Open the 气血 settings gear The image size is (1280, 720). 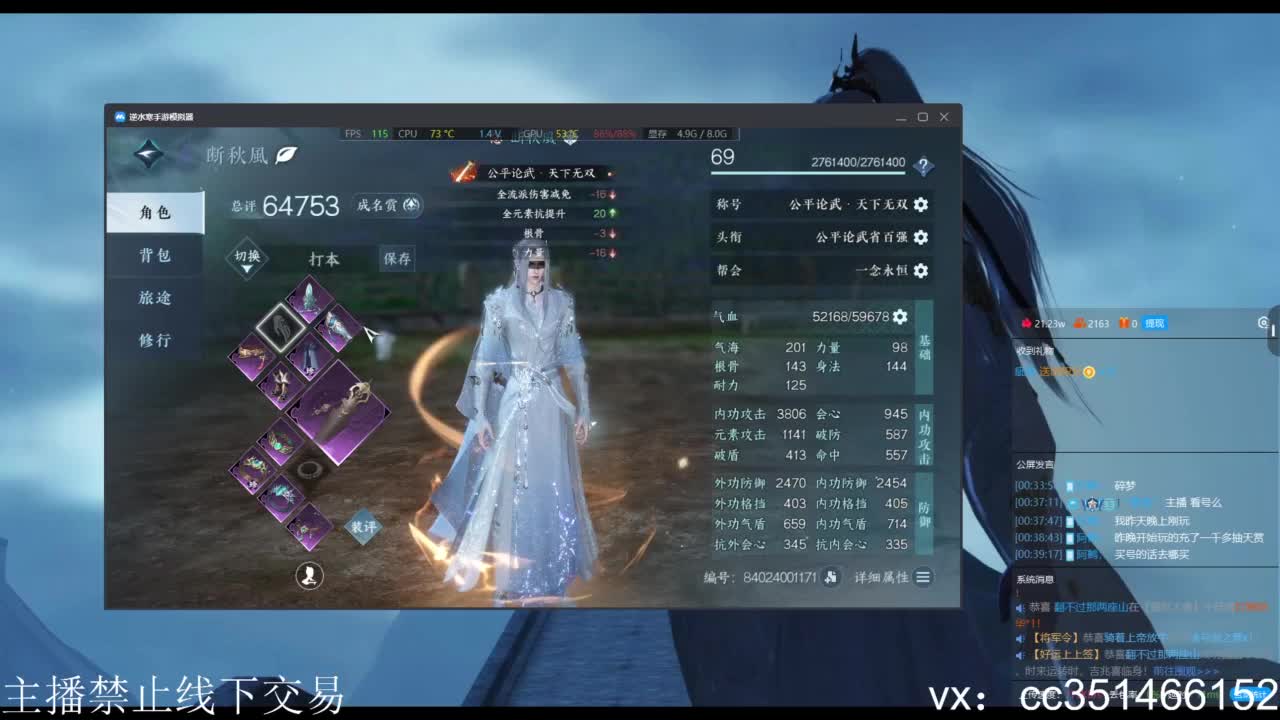point(899,316)
